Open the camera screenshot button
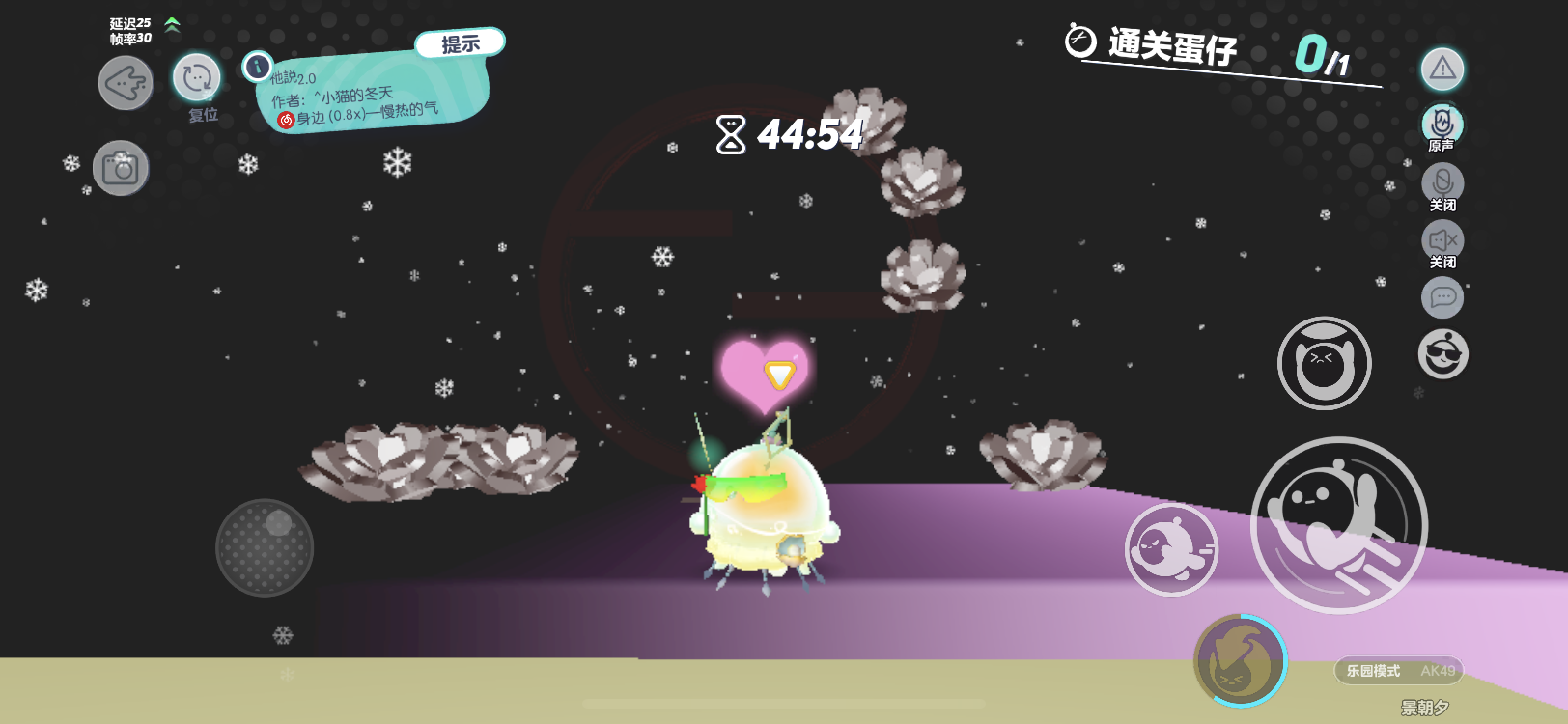The height and width of the screenshot is (724, 1568). (x=122, y=169)
